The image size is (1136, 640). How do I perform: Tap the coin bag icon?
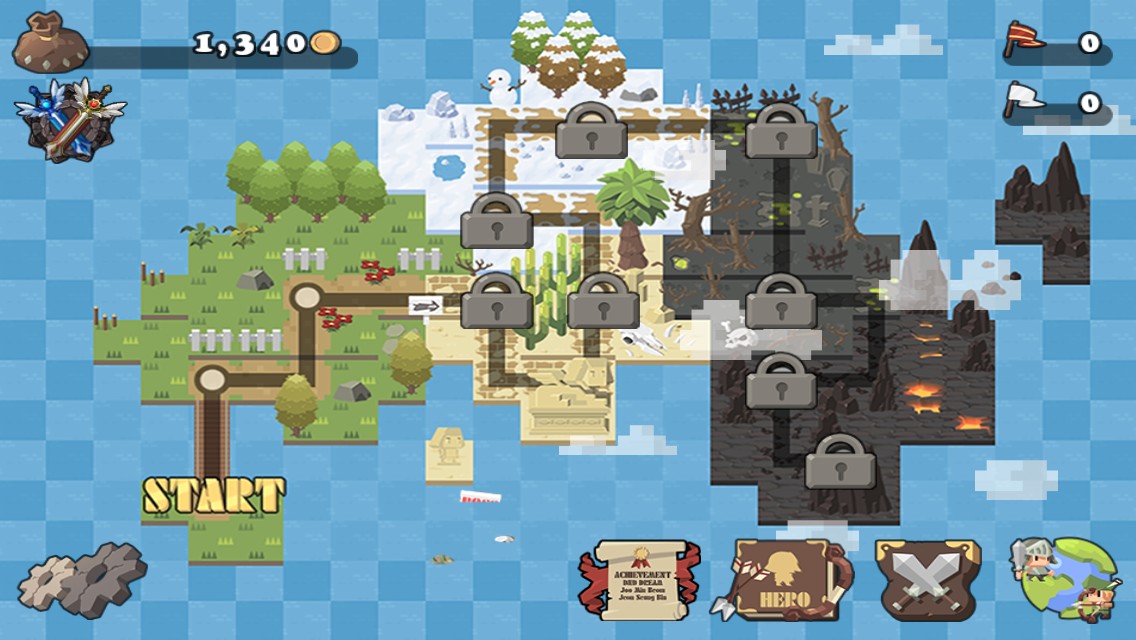pyautogui.click(x=50, y=43)
